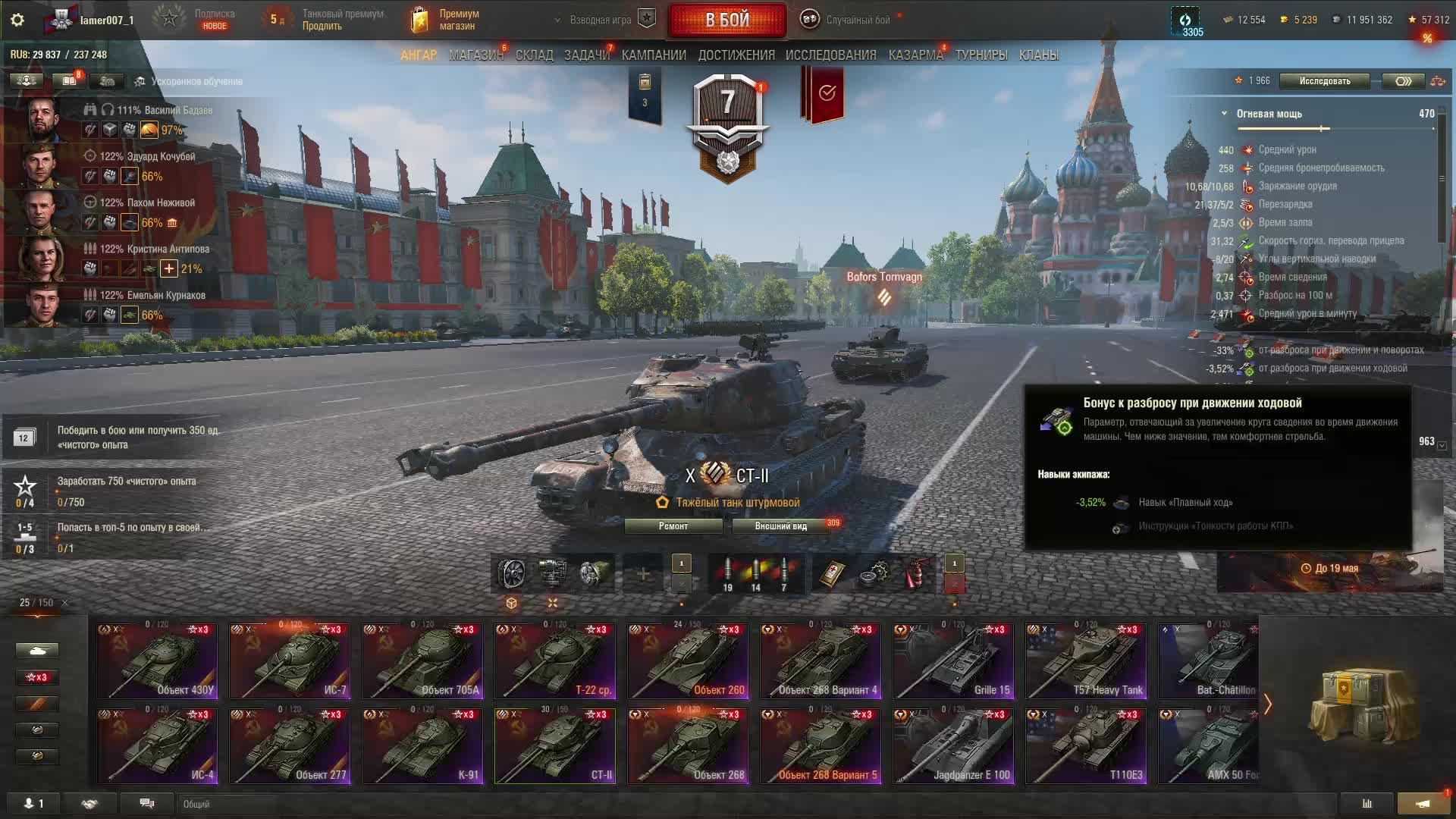Select the Объект 430У tank
Screen dimensions: 1456x819
(157, 661)
